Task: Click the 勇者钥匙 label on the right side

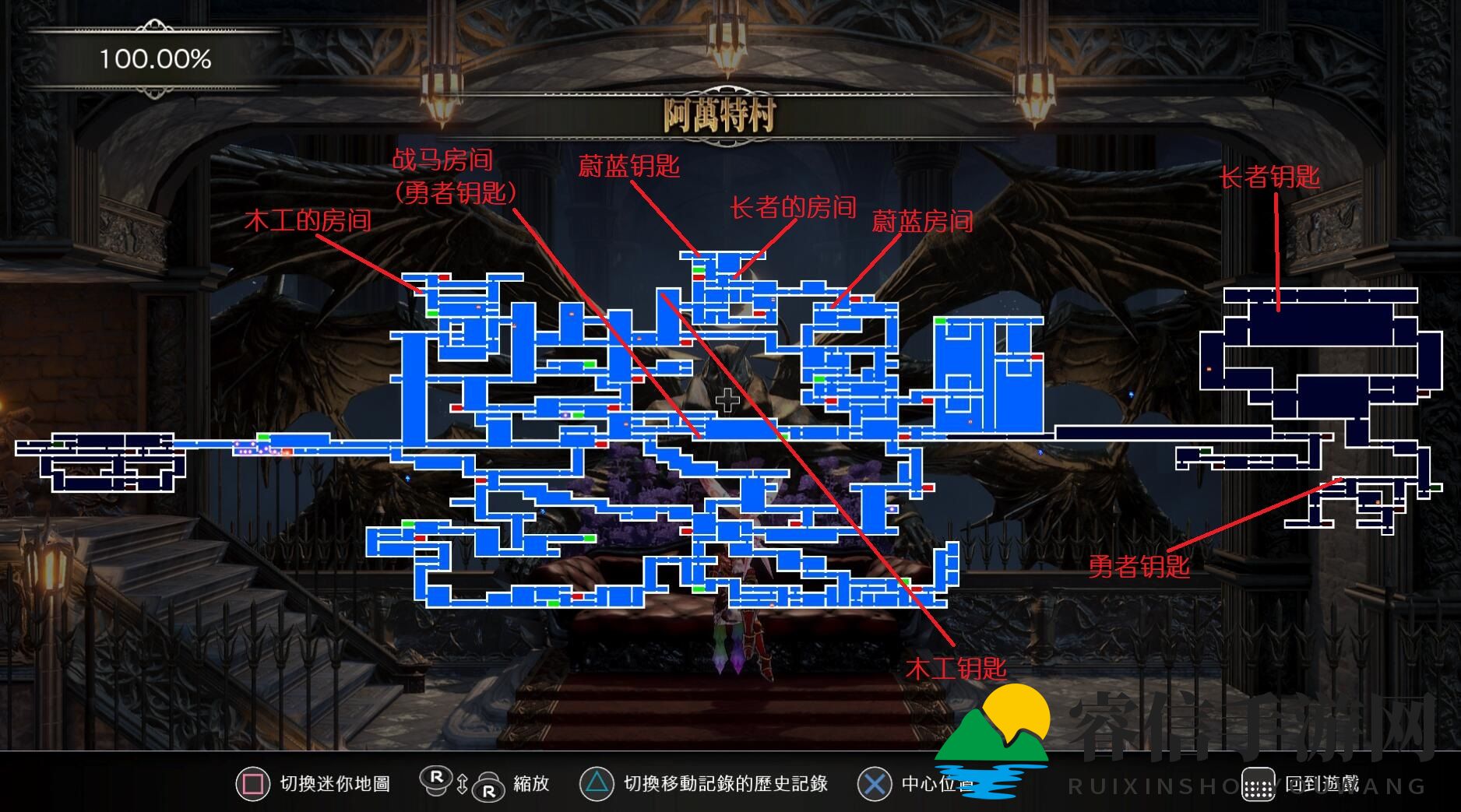Action: click(x=1141, y=568)
